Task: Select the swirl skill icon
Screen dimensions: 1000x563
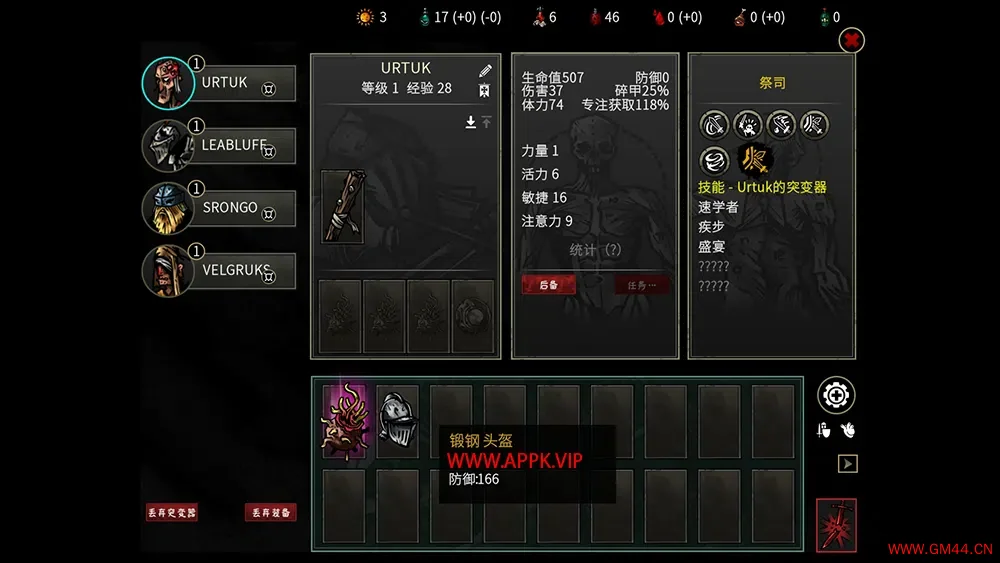Action: pyautogui.click(x=714, y=159)
